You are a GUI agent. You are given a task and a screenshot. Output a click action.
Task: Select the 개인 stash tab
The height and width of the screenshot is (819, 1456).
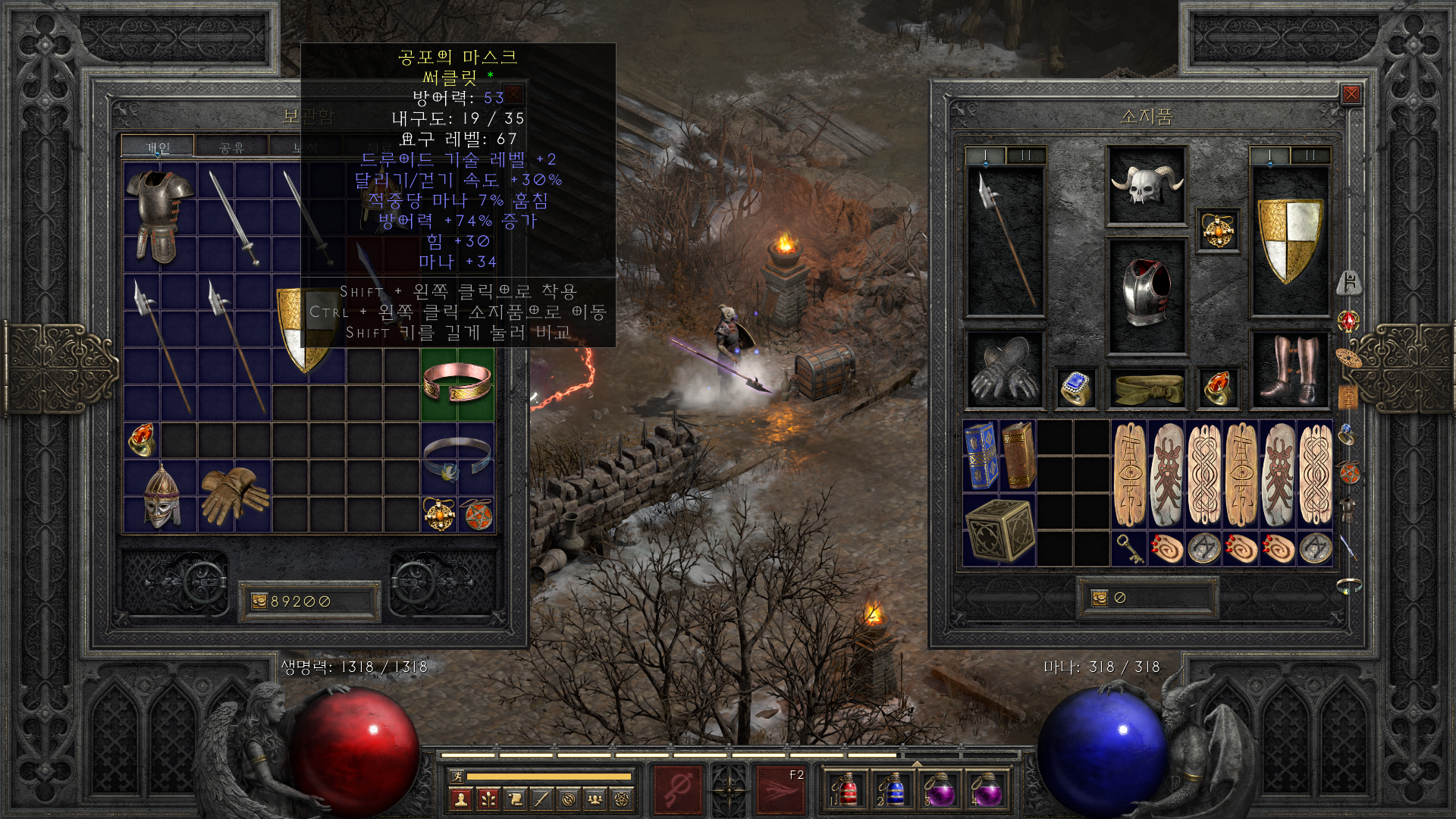pos(158,147)
